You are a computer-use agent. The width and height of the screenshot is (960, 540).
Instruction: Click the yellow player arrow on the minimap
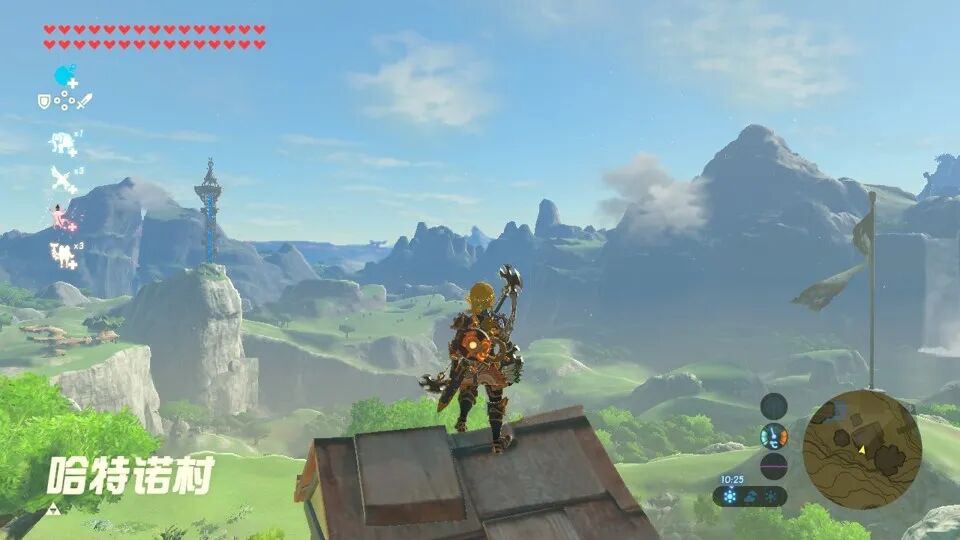(861, 450)
